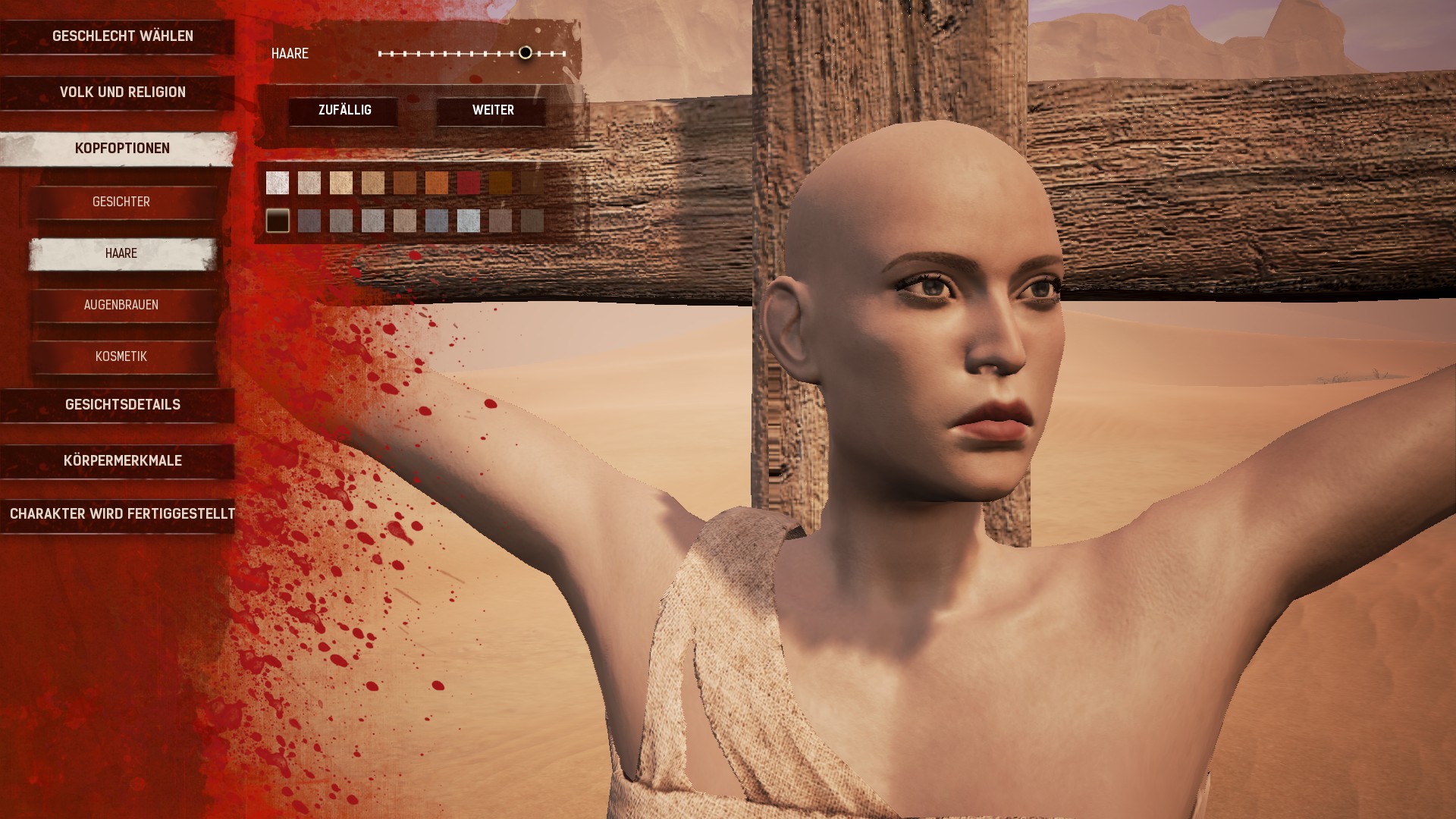Image resolution: width=1456 pixels, height=819 pixels.
Task: Open the Geschlecht wählen section
Action: (122, 36)
